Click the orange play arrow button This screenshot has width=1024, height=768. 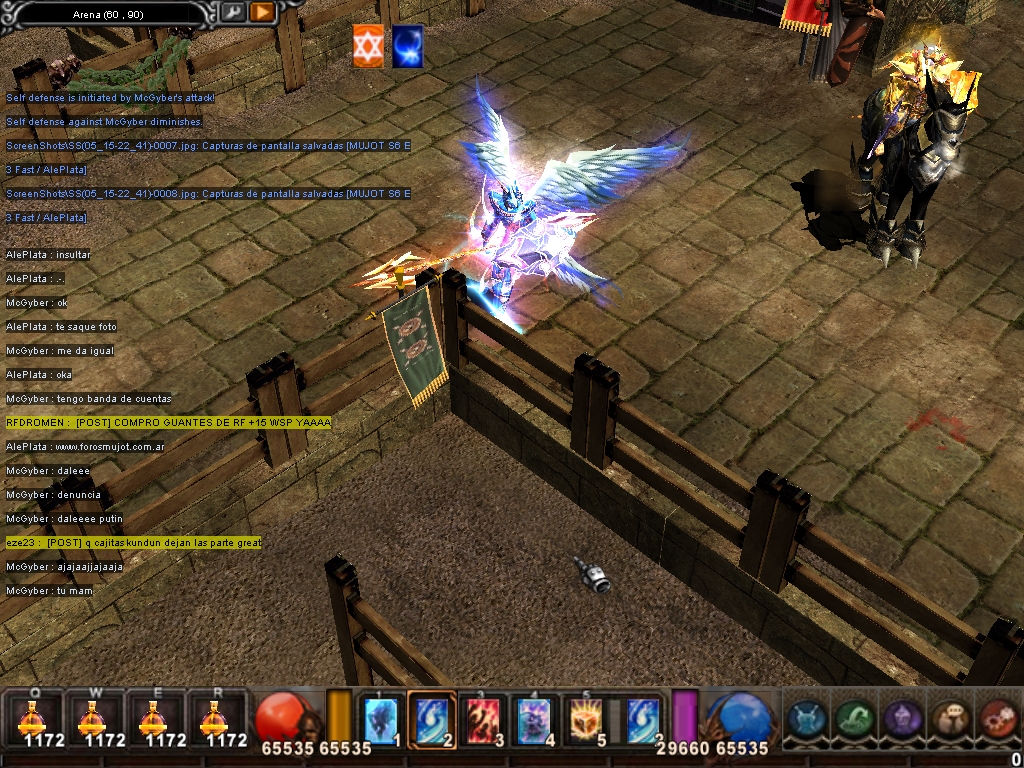(x=262, y=12)
